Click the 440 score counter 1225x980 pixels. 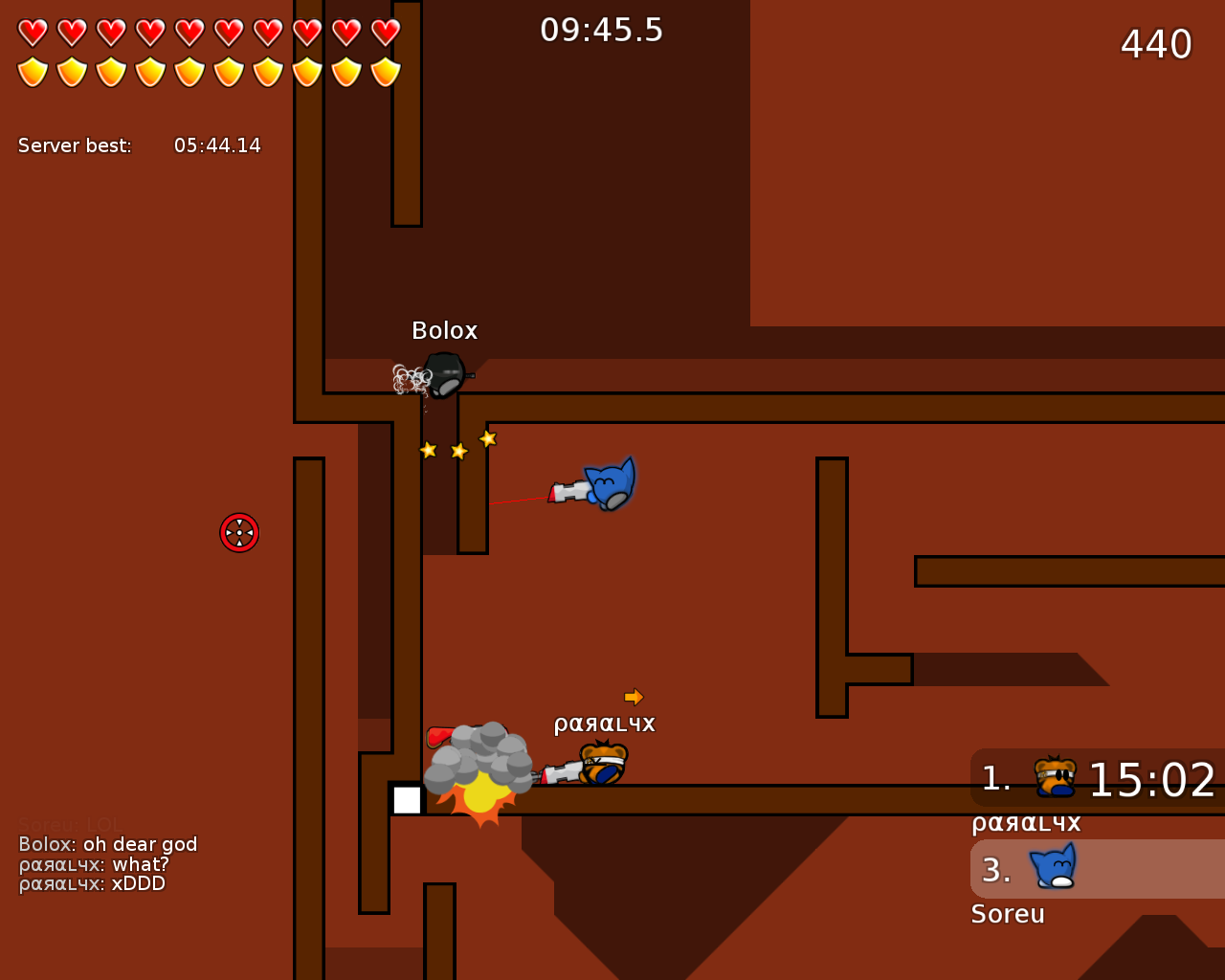(1154, 45)
